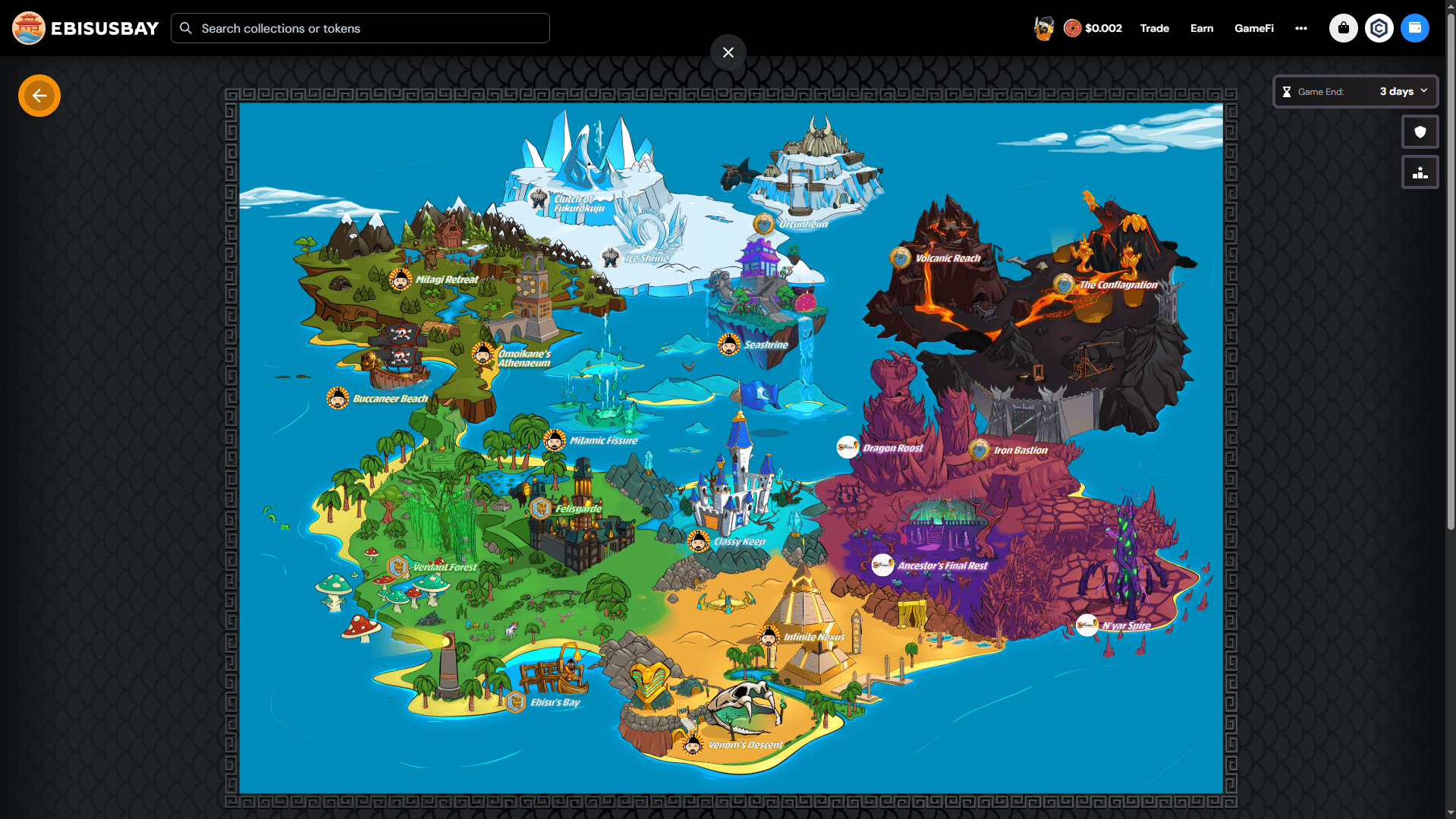Select the Seashrine marker on the map
Screen dimensions: 1456x819
[x=728, y=344]
